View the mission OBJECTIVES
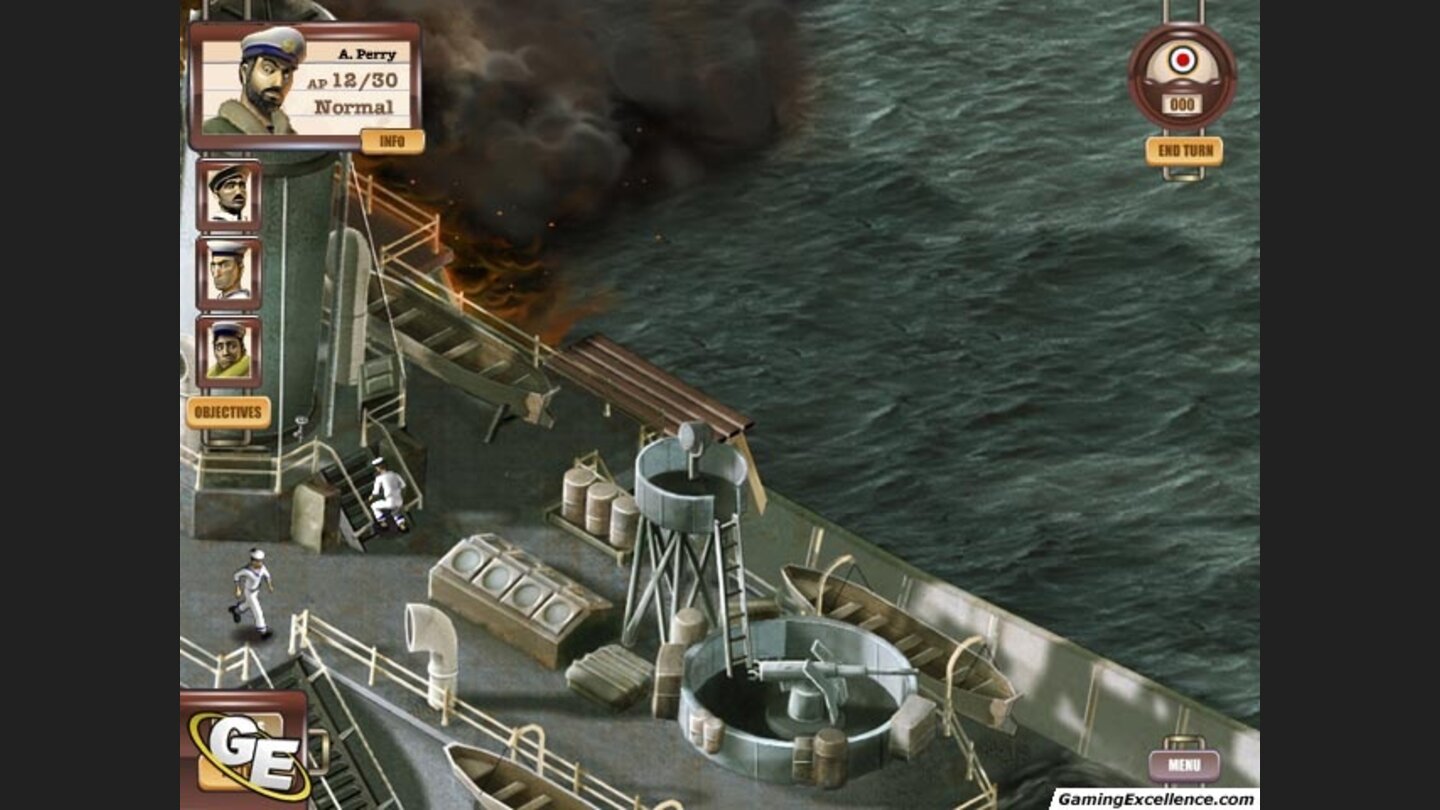This screenshot has width=1440, height=810. [228, 409]
